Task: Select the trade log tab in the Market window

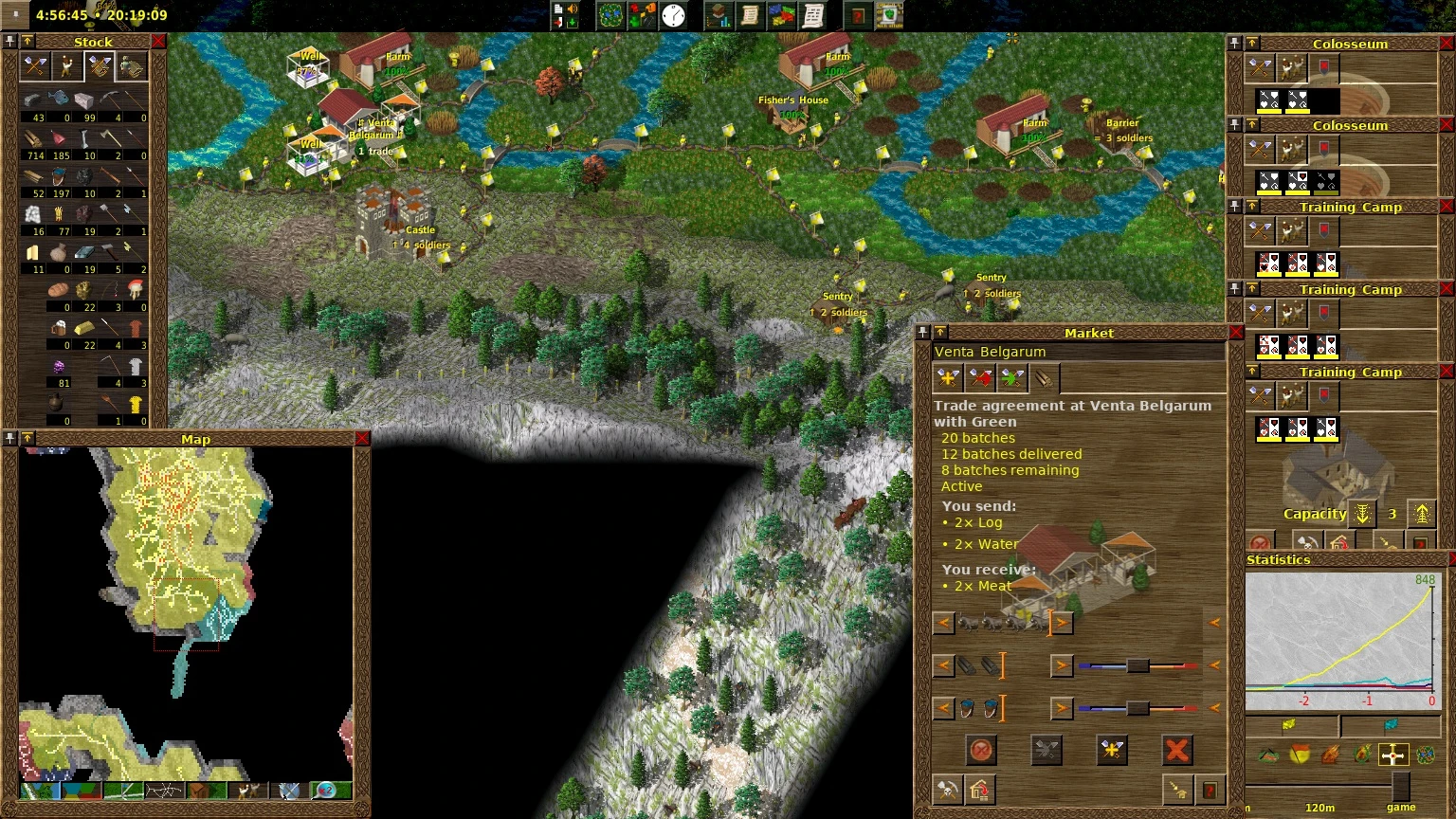Action: click(1043, 377)
